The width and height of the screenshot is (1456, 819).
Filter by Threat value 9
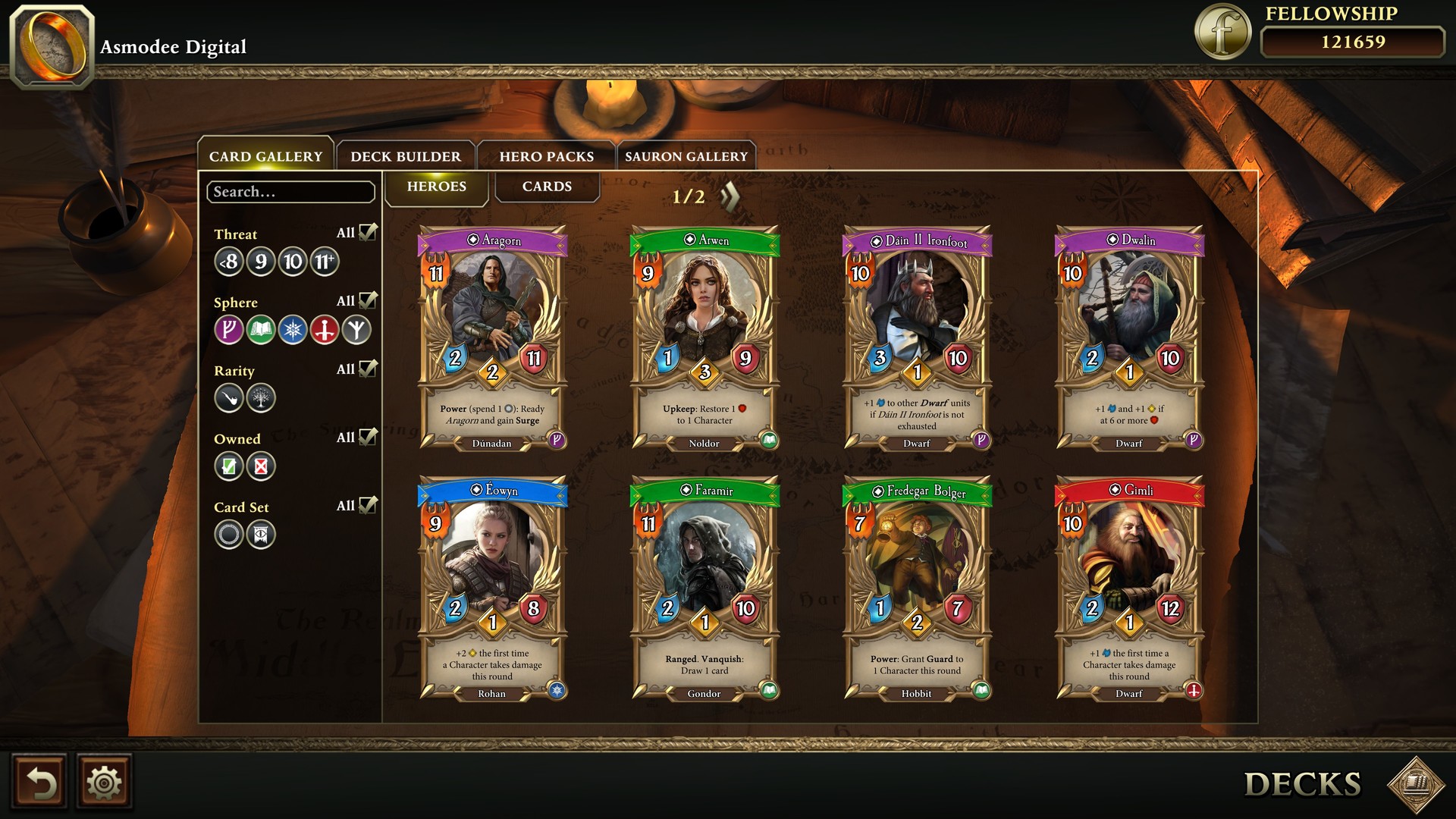(261, 262)
